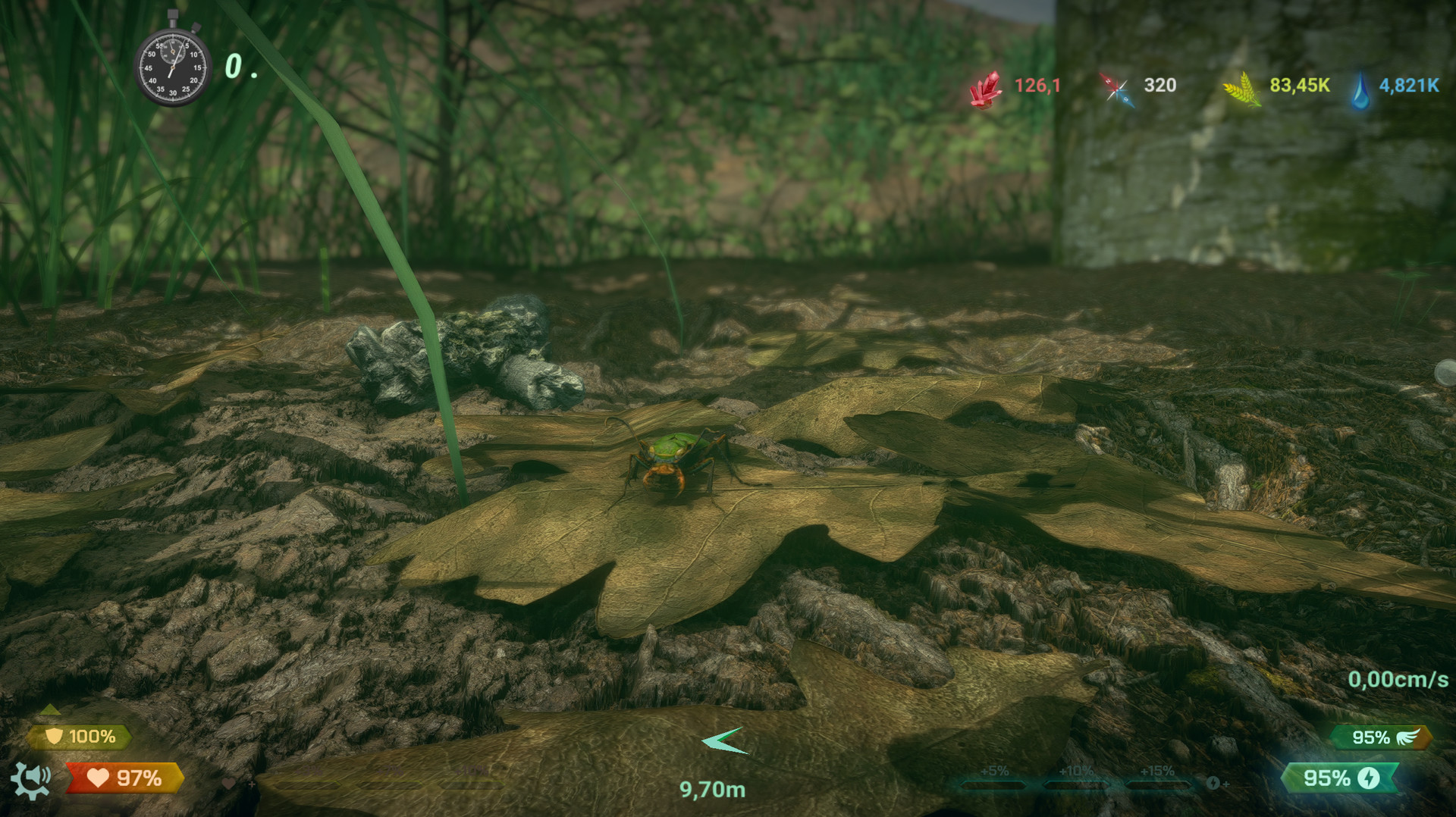
Task: Activate the +5% boost slot
Action: [995, 782]
